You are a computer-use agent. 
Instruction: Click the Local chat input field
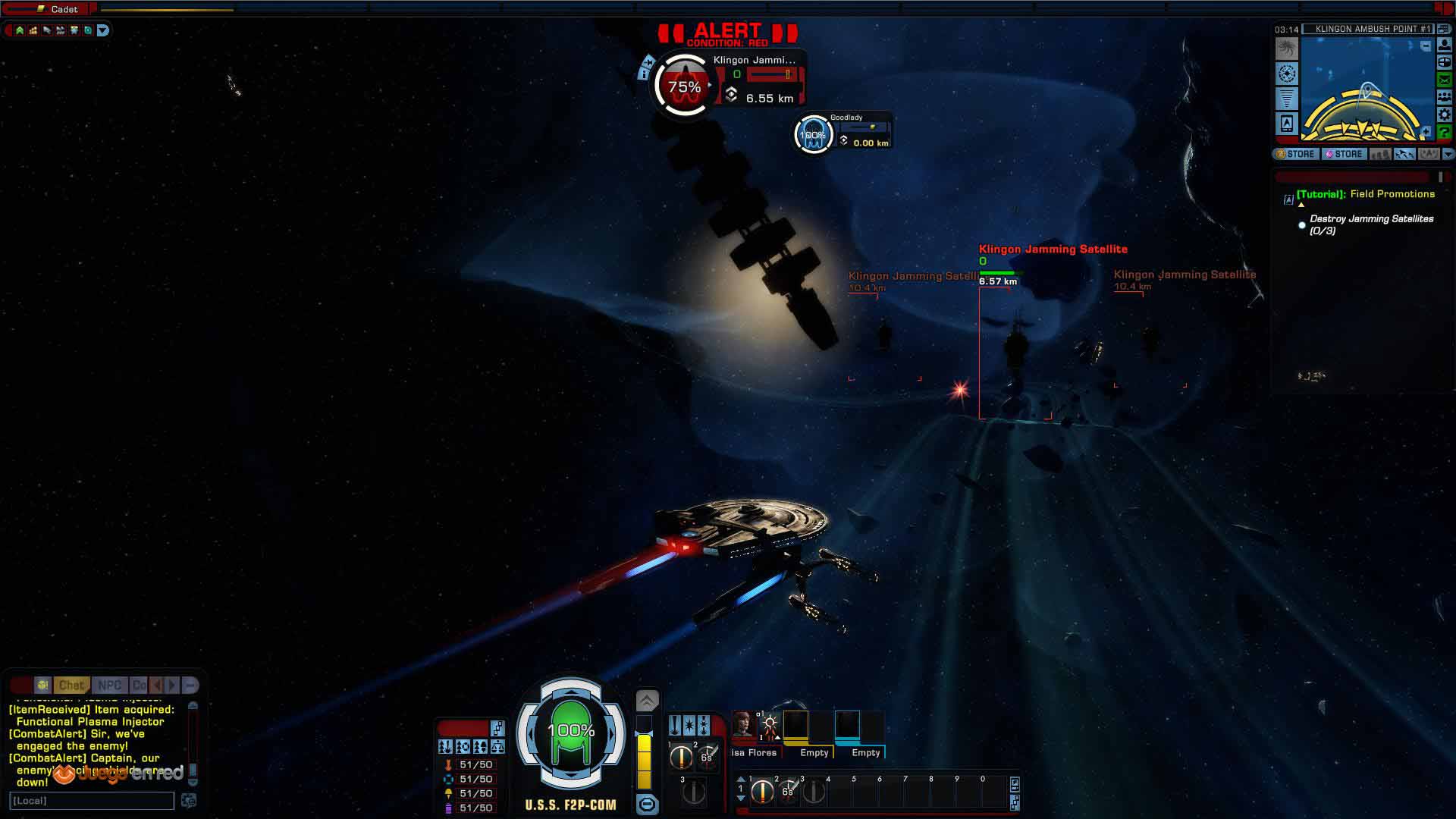click(x=91, y=801)
